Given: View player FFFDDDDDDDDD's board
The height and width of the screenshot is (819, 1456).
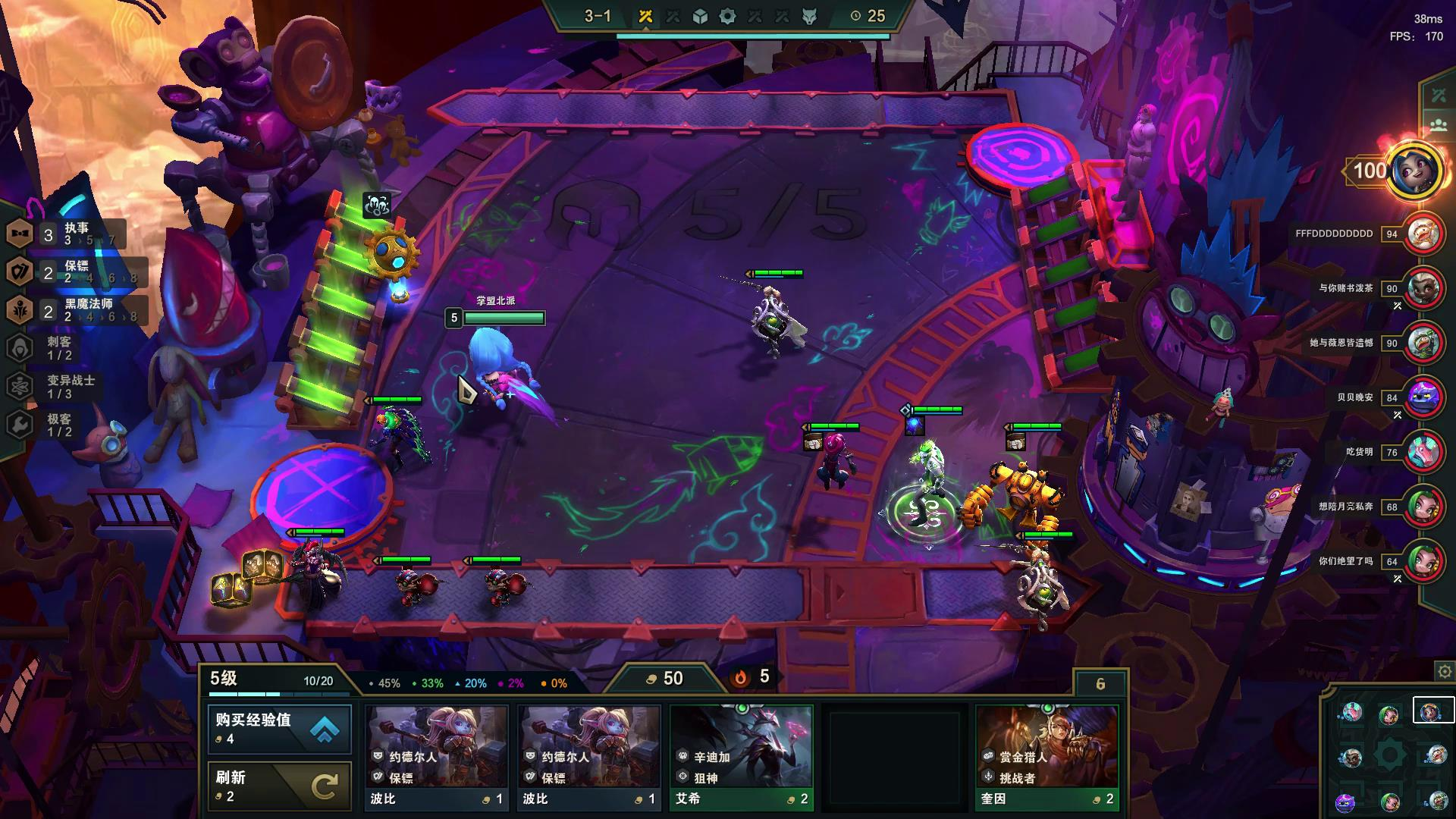Looking at the screenshot, I should click(1423, 234).
